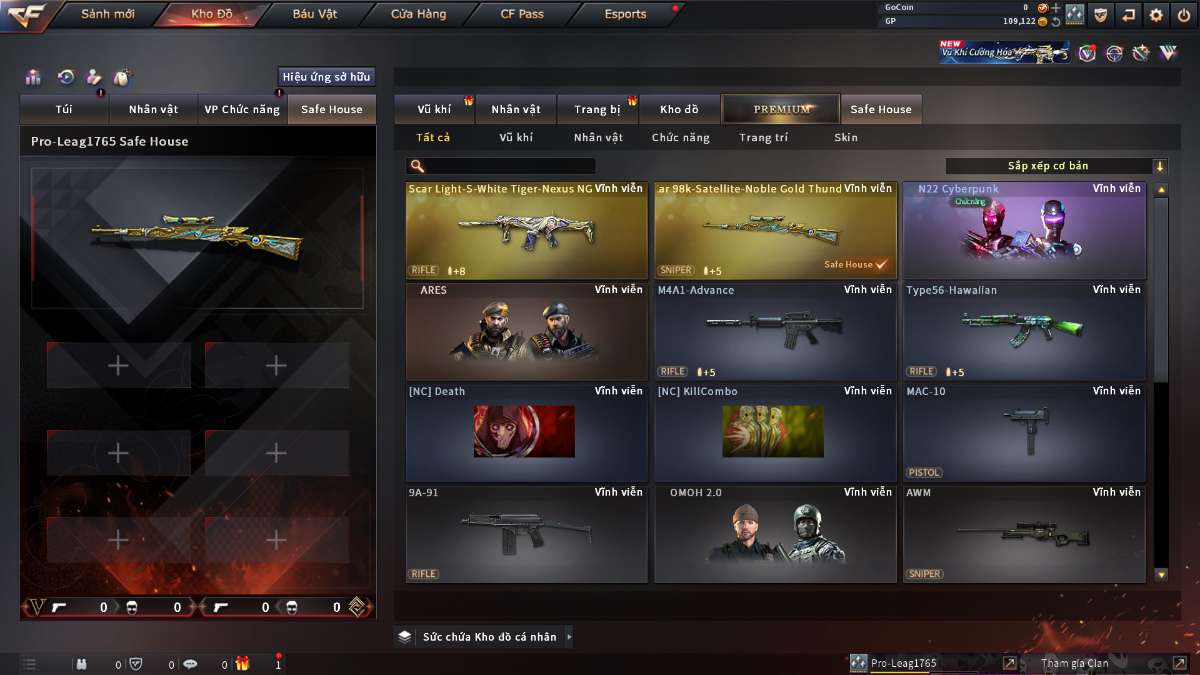Viewport: 1200px width, 675px height.
Task: Filter inventory by Skin category
Action: pos(845,138)
